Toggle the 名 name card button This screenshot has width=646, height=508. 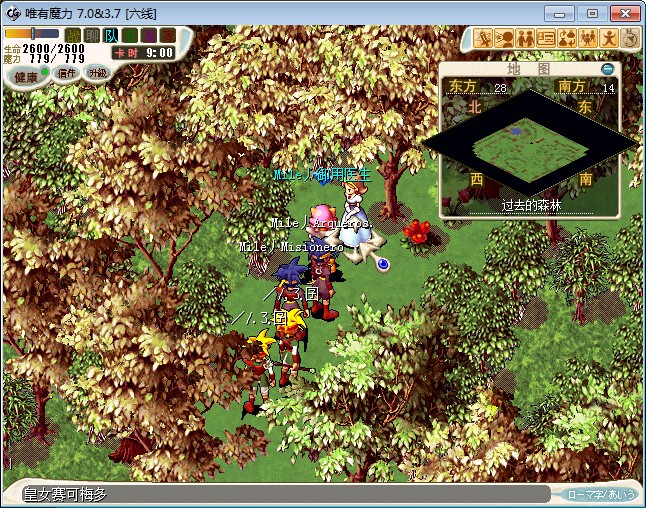pos(130,36)
